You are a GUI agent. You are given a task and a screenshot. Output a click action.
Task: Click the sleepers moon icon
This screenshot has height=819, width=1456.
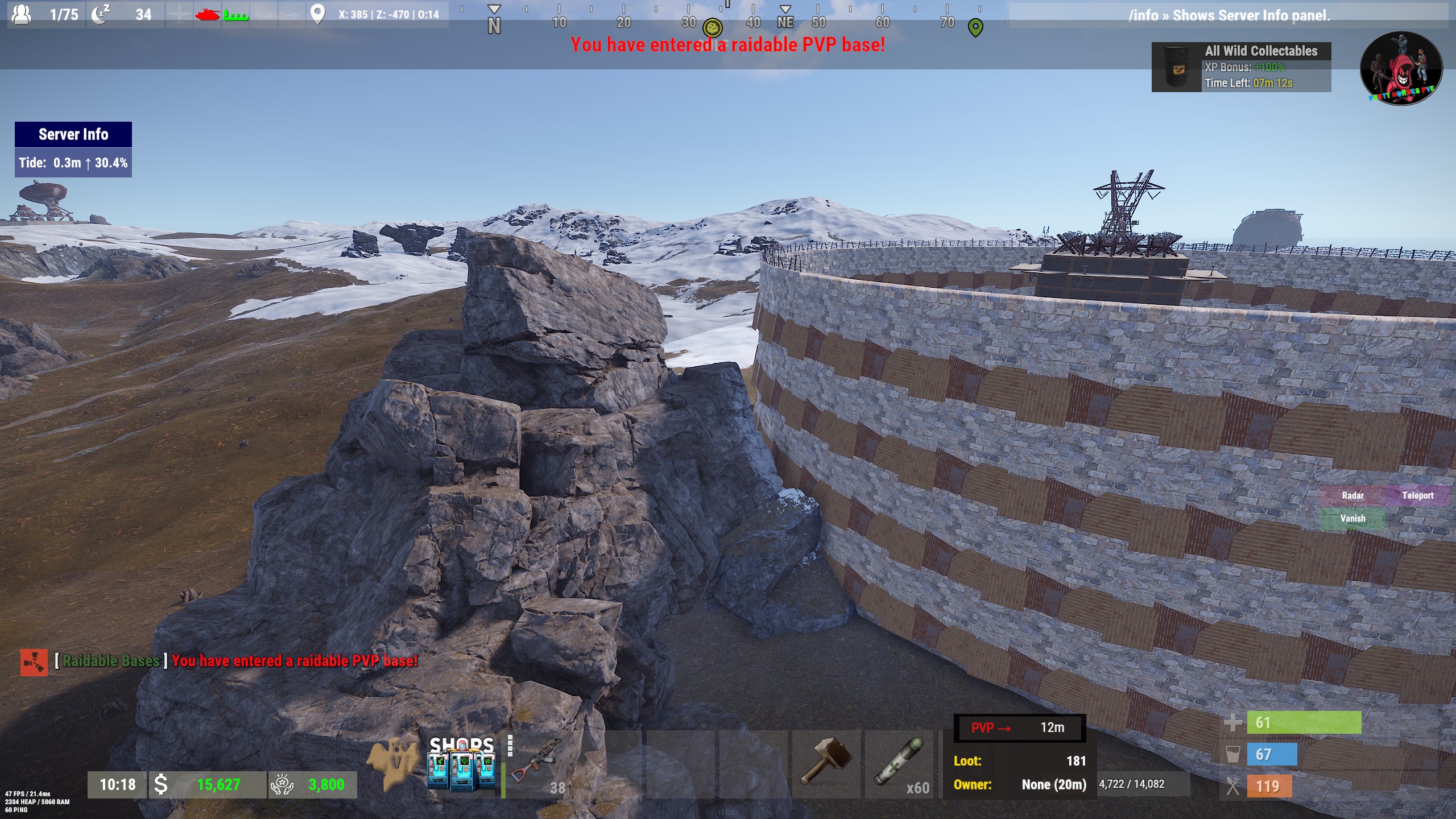(101, 14)
